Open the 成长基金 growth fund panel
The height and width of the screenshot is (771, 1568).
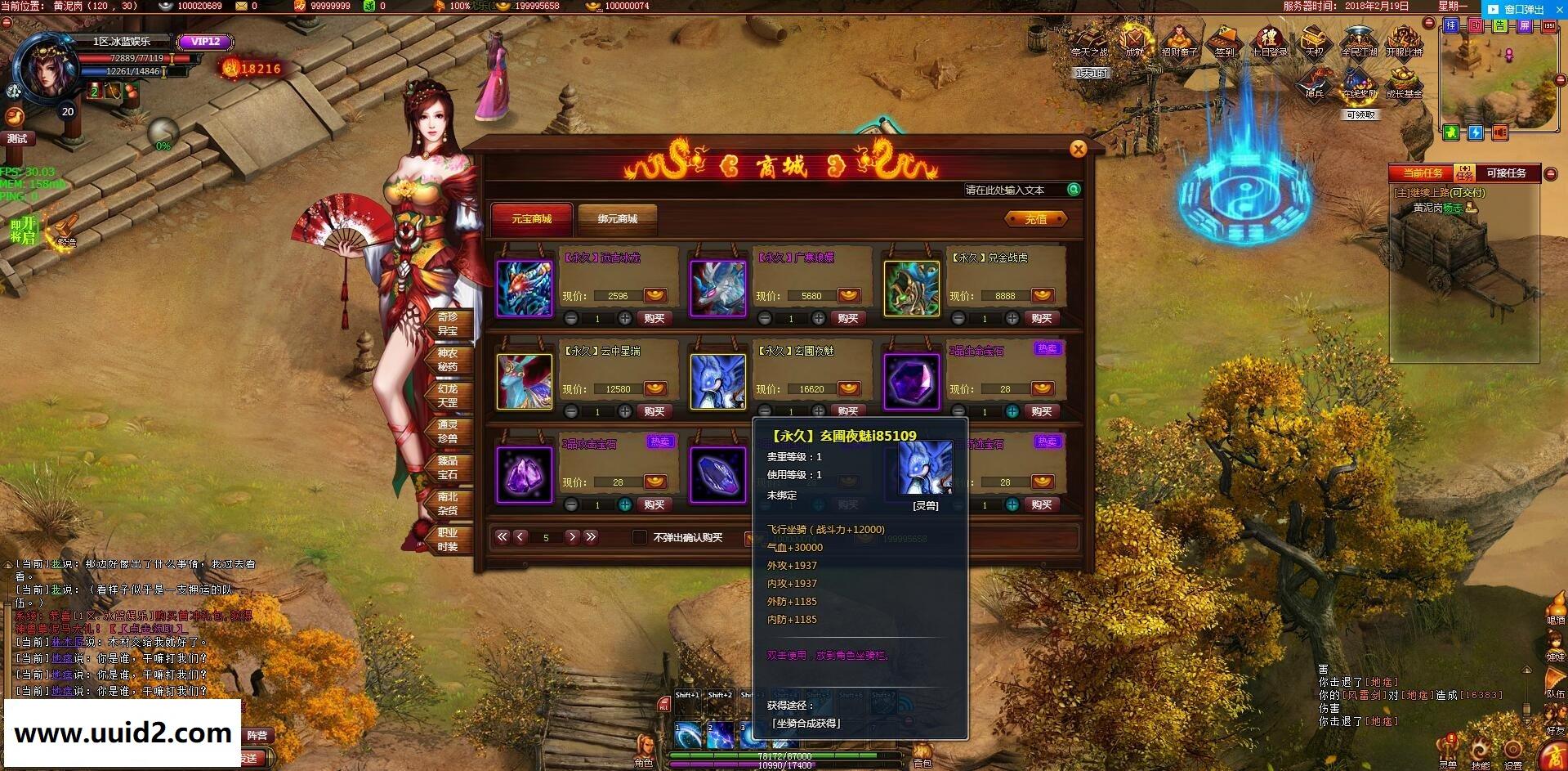1404,83
